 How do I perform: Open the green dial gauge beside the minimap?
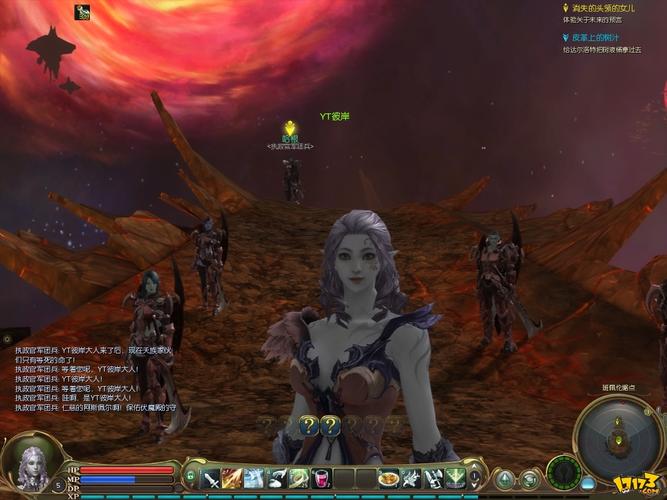coord(564,472)
